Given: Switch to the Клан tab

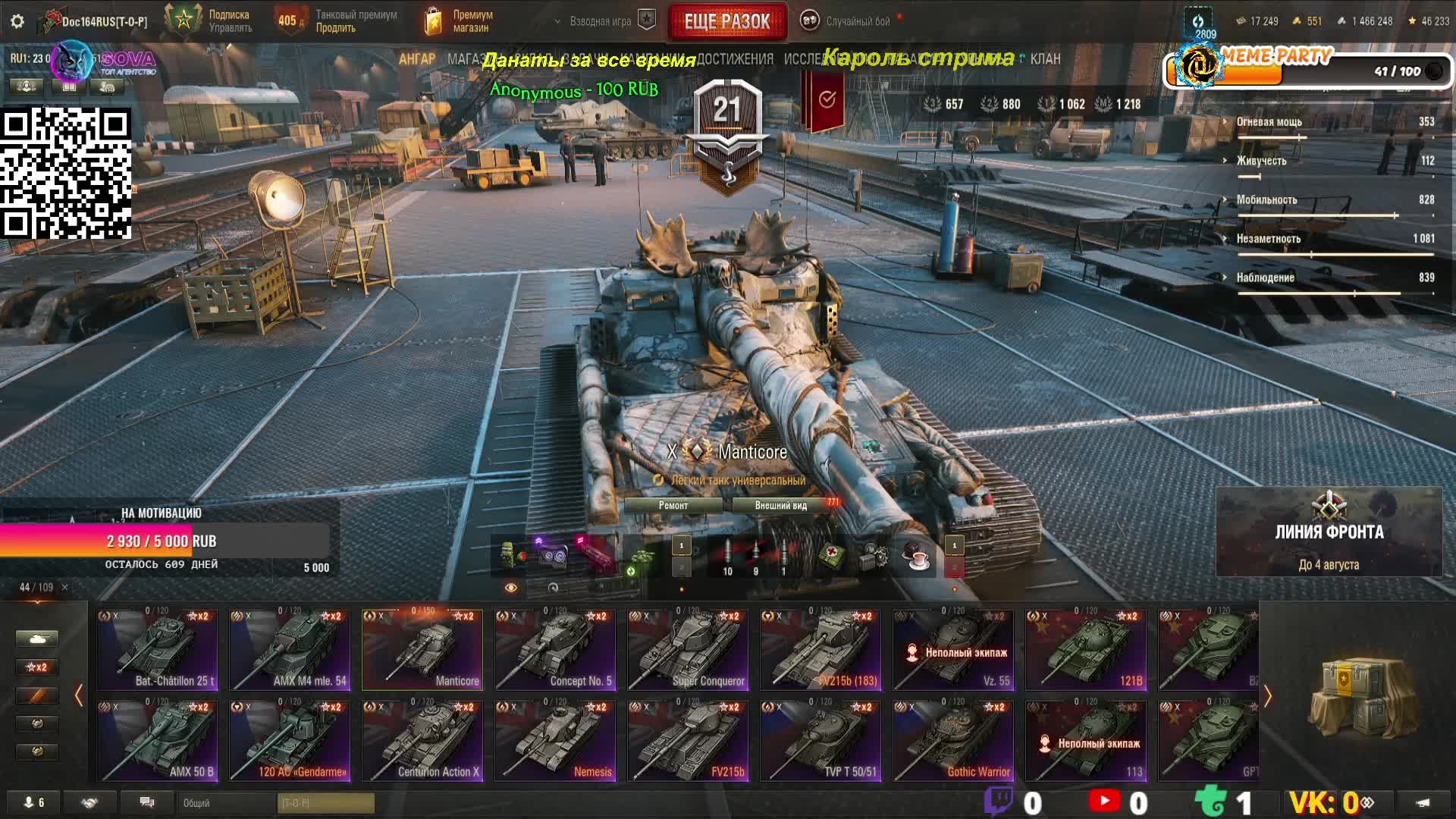Looking at the screenshot, I should [1045, 59].
